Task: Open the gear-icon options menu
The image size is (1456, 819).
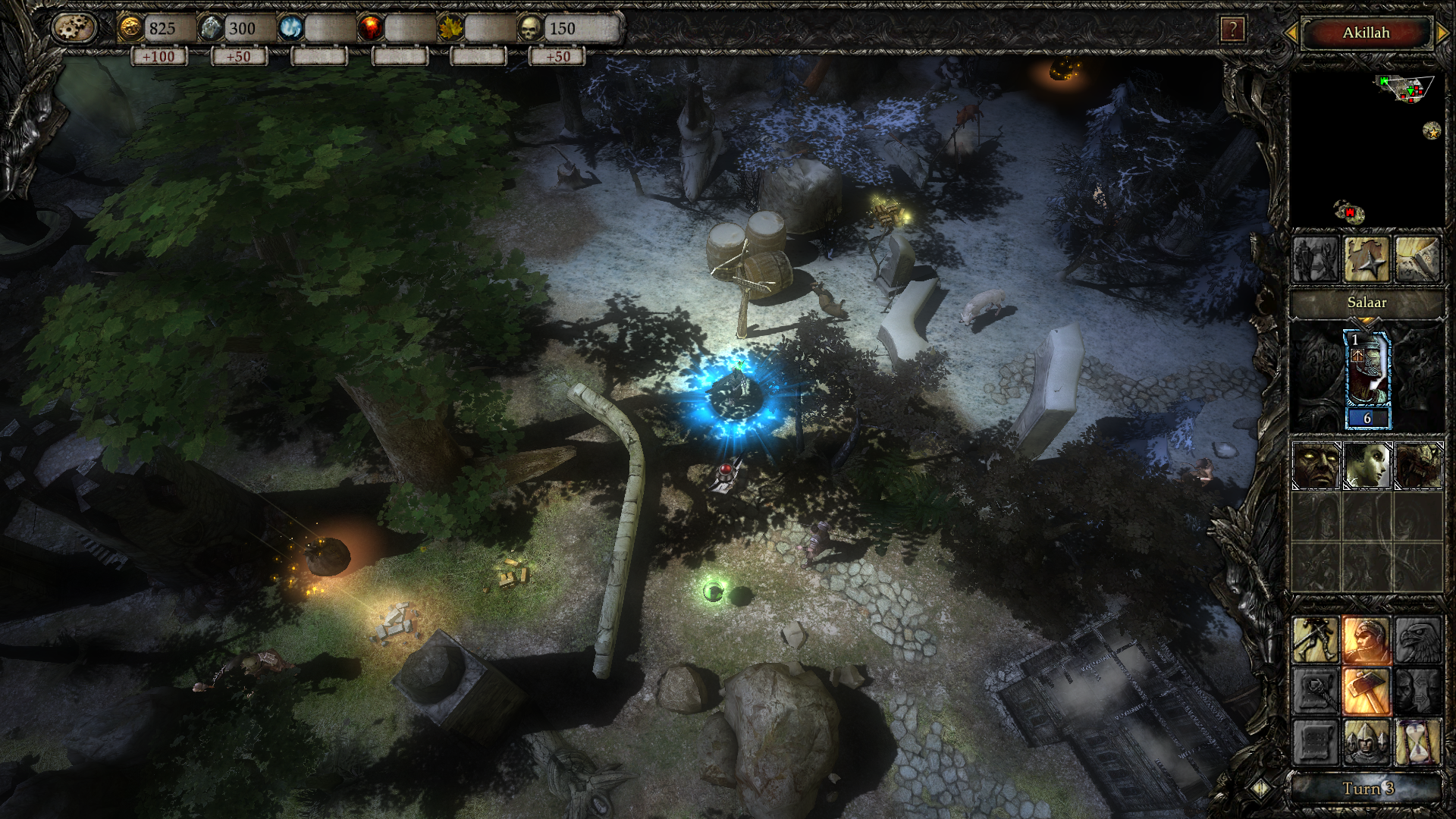Action: pyautogui.click(x=74, y=29)
